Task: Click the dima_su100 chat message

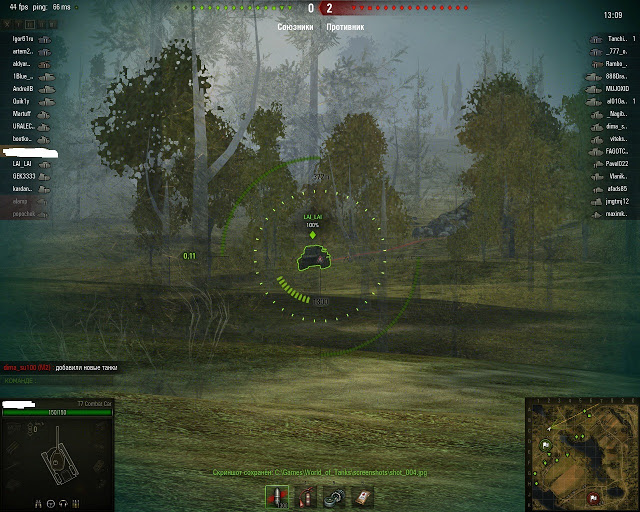Action: [60, 368]
